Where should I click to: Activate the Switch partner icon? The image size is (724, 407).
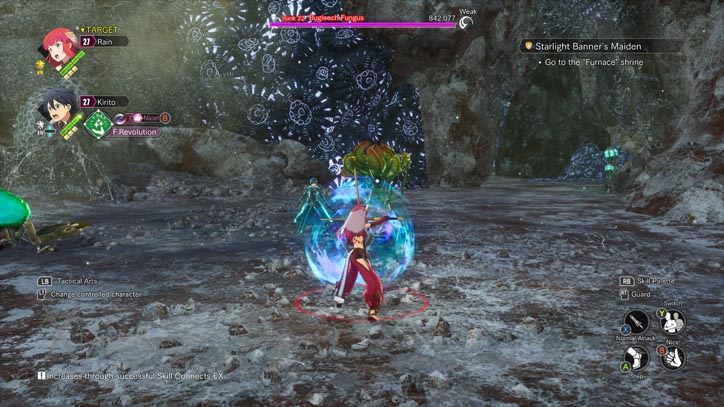[x=673, y=320]
